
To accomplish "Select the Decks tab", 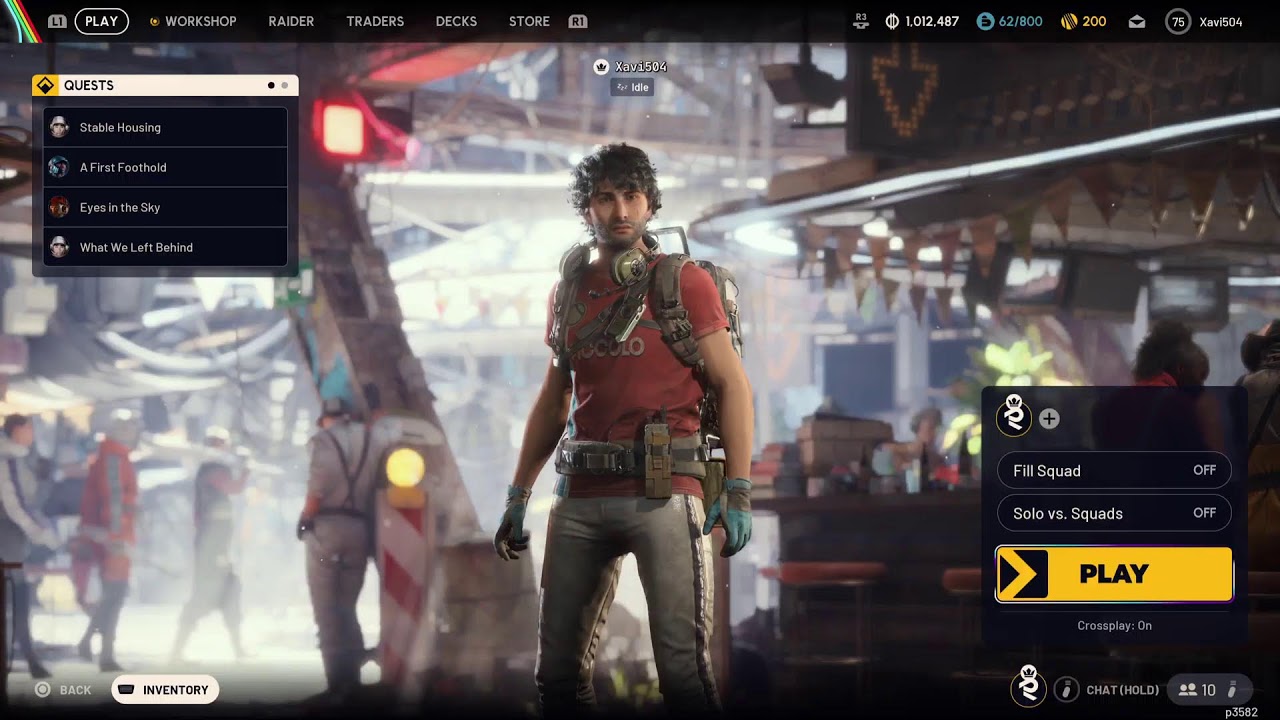I will pyautogui.click(x=456, y=21).
